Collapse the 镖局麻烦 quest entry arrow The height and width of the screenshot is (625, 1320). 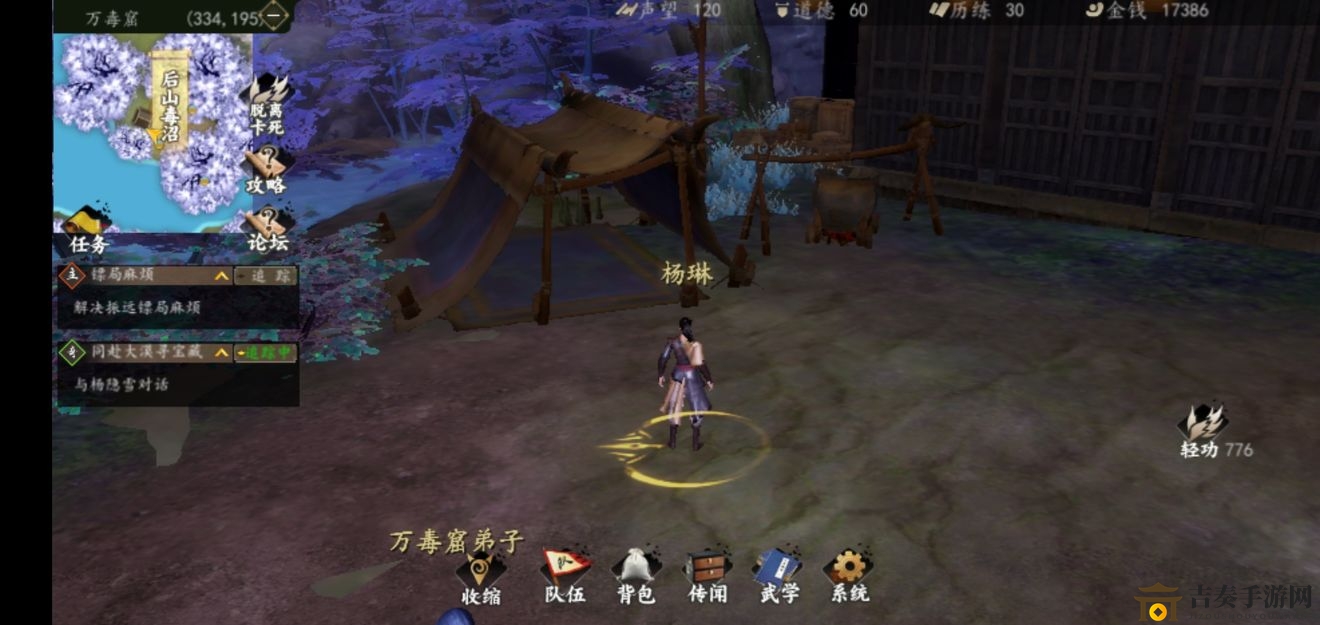coord(220,275)
